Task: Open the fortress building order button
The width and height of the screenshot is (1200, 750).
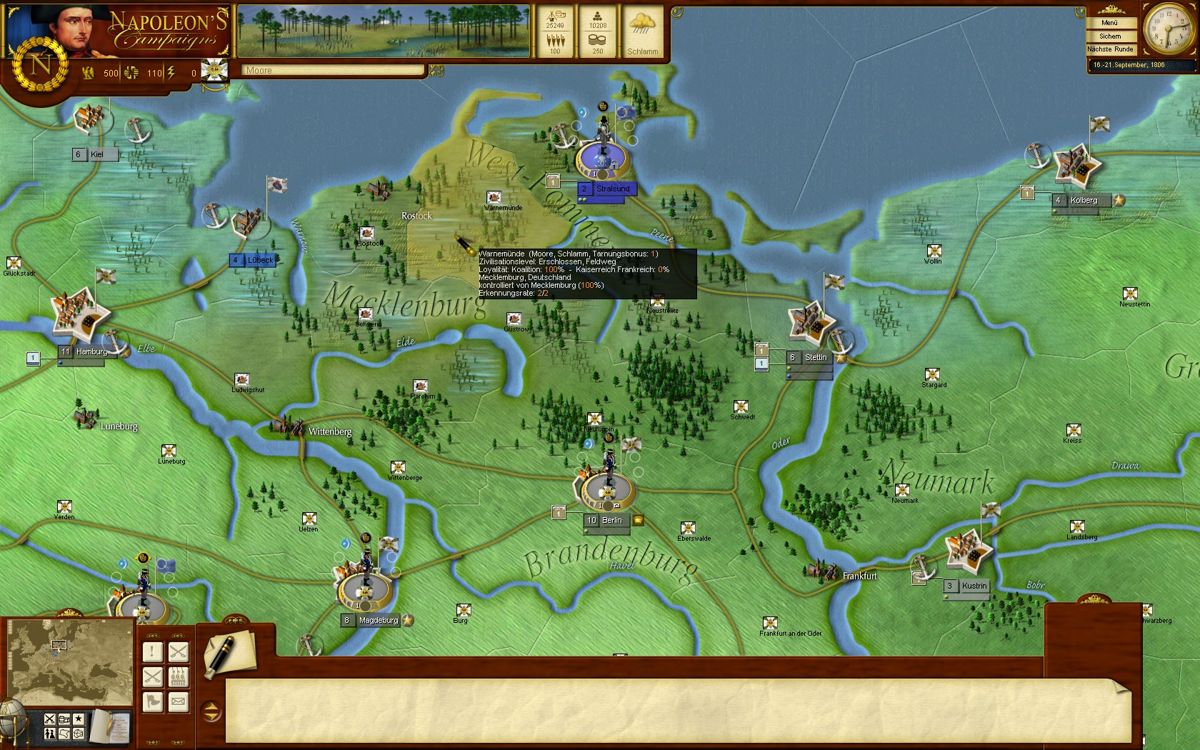Action: point(178,677)
